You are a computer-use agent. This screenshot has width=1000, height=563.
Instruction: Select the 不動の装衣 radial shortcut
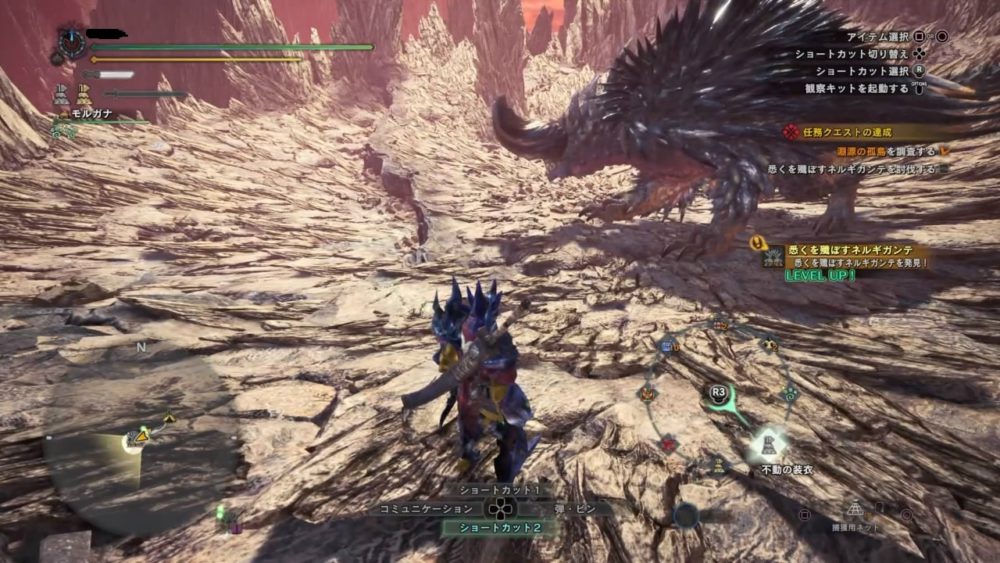pos(766,444)
